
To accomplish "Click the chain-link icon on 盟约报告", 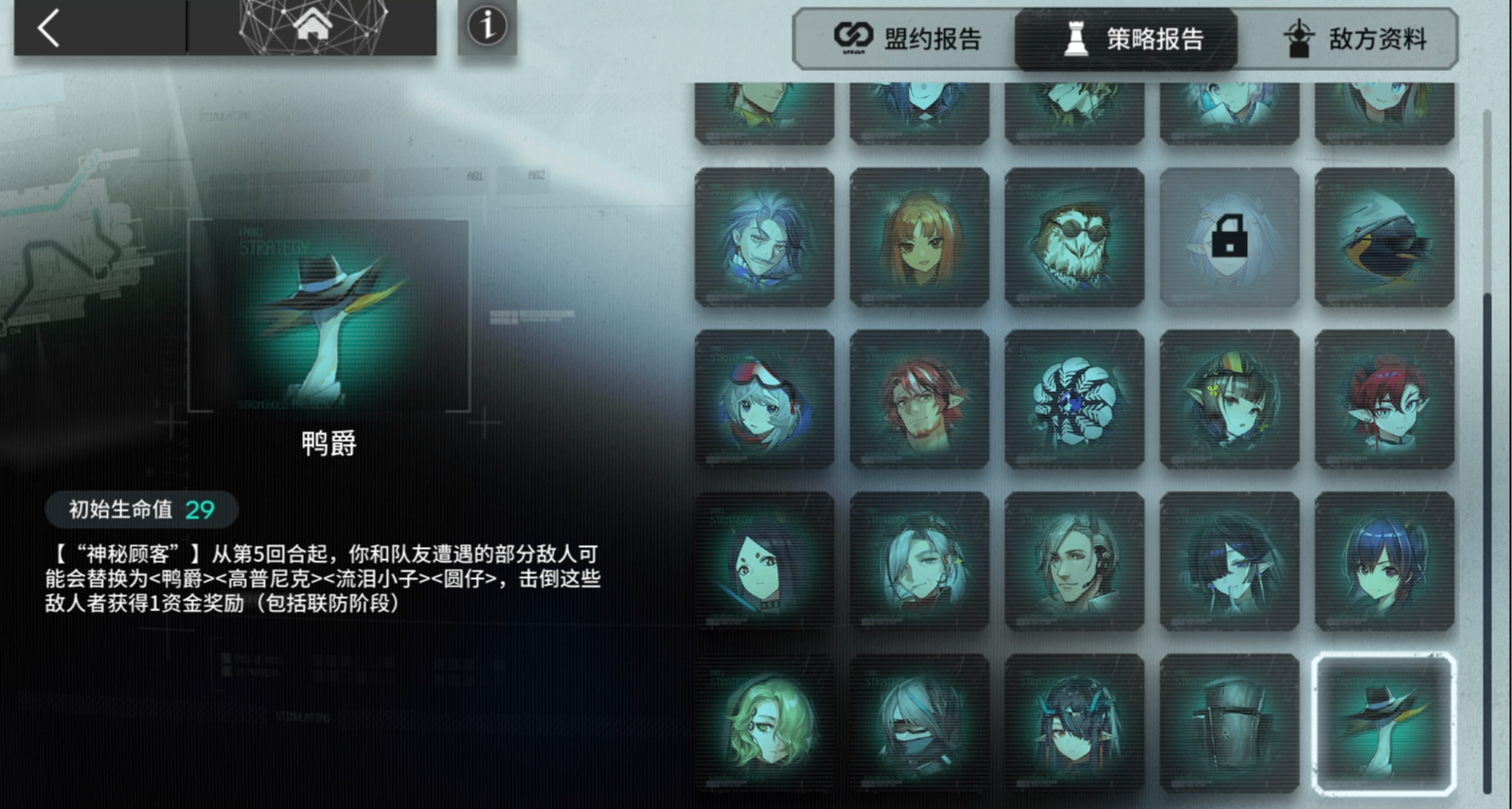I will 853,38.
